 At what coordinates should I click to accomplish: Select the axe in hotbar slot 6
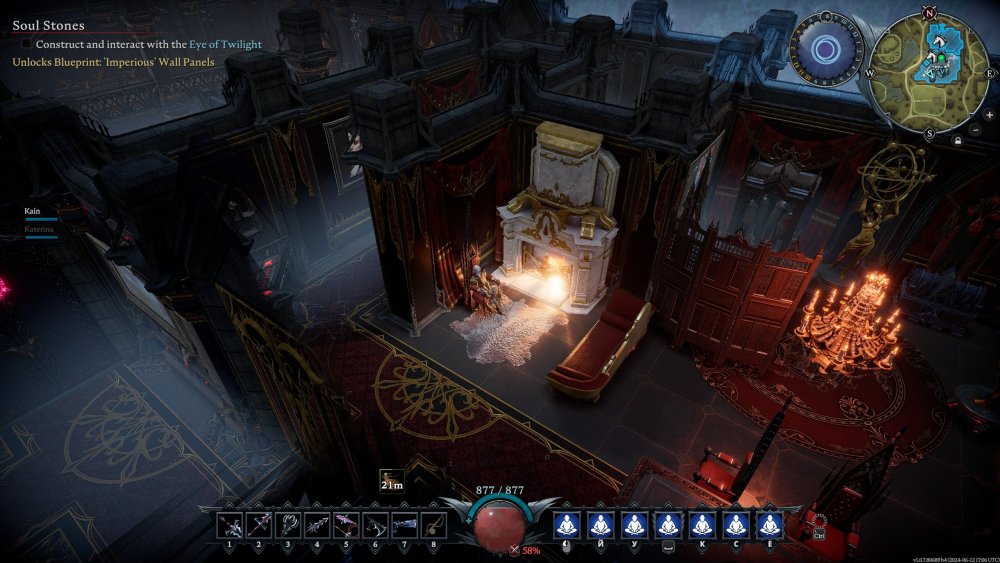(375, 524)
